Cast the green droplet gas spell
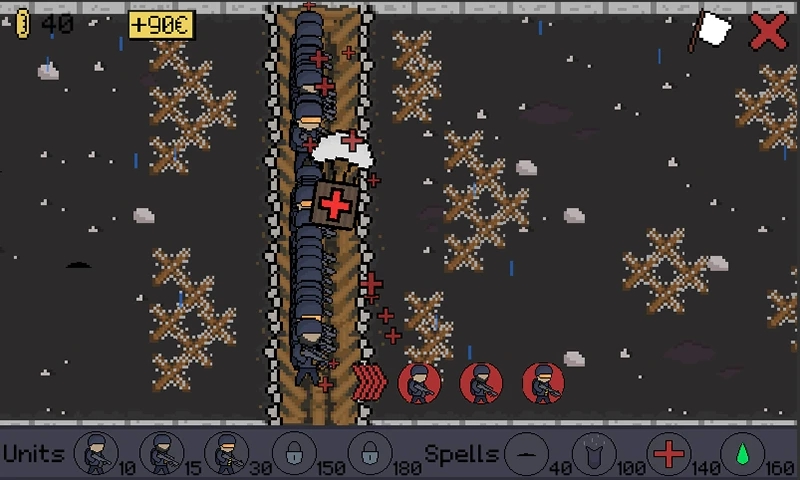Screen dimensions: 800x480 [741, 453]
